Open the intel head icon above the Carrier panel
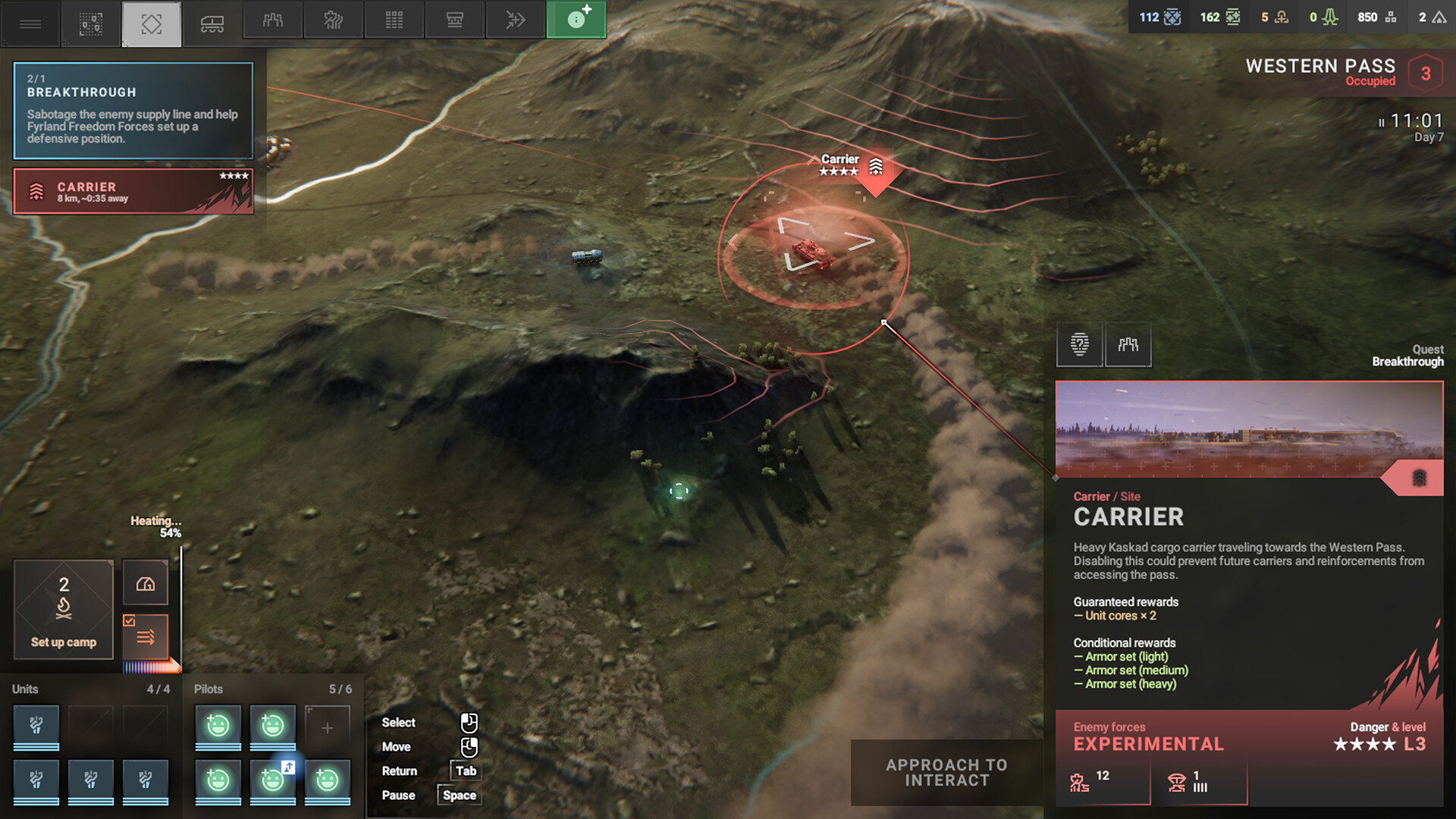The width and height of the screenshot is (1456, 819). (1080, 345)
